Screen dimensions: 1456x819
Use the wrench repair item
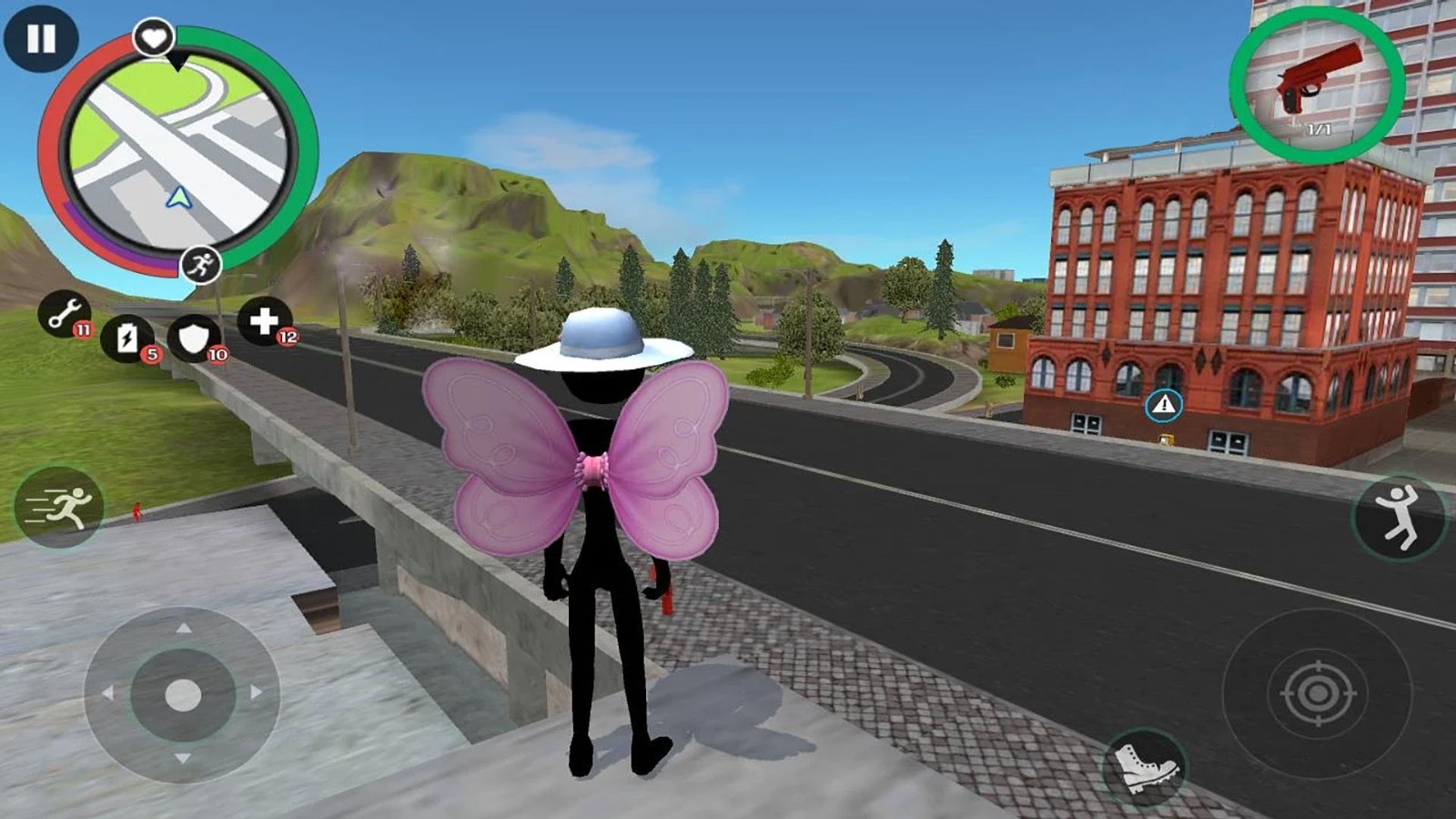[64, 315]
